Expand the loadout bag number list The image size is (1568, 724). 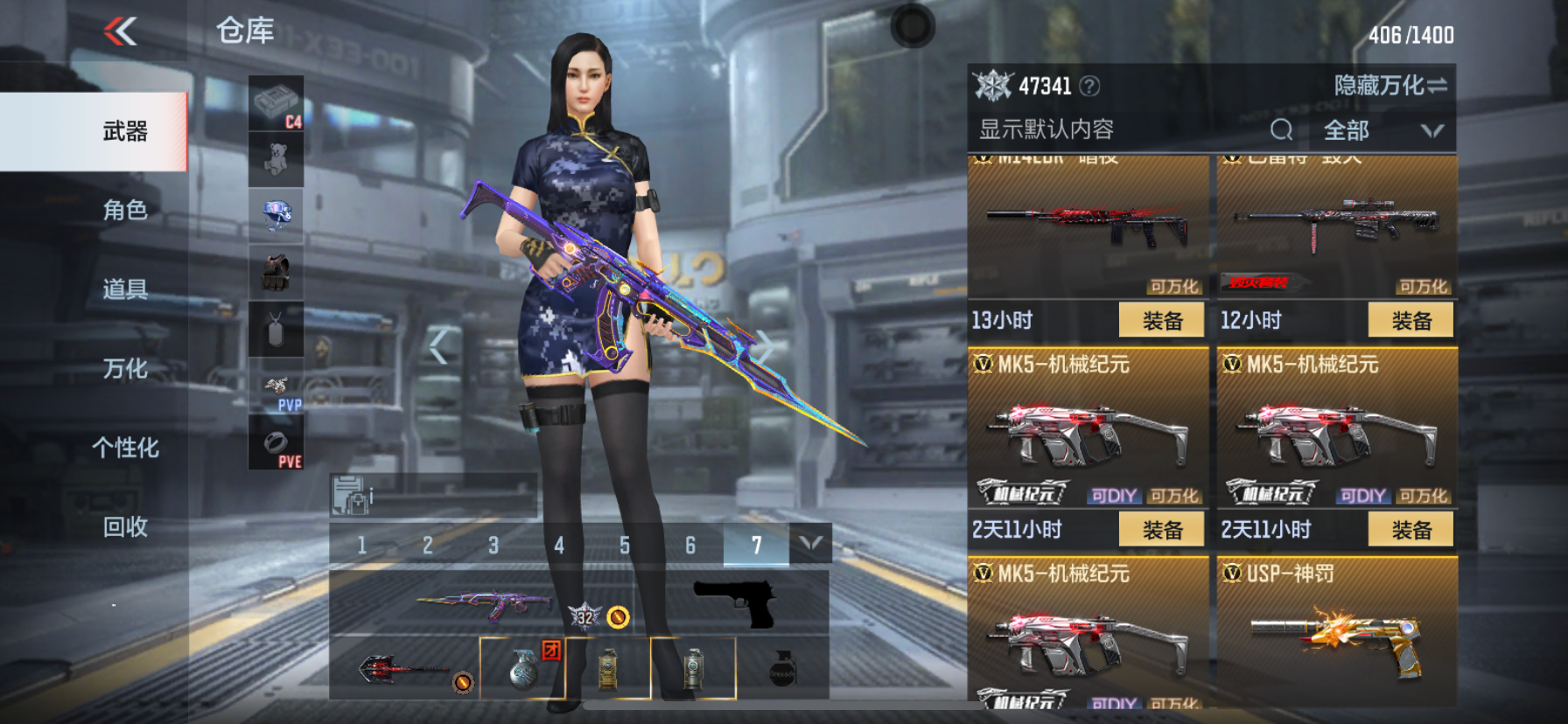coord(810,544)
